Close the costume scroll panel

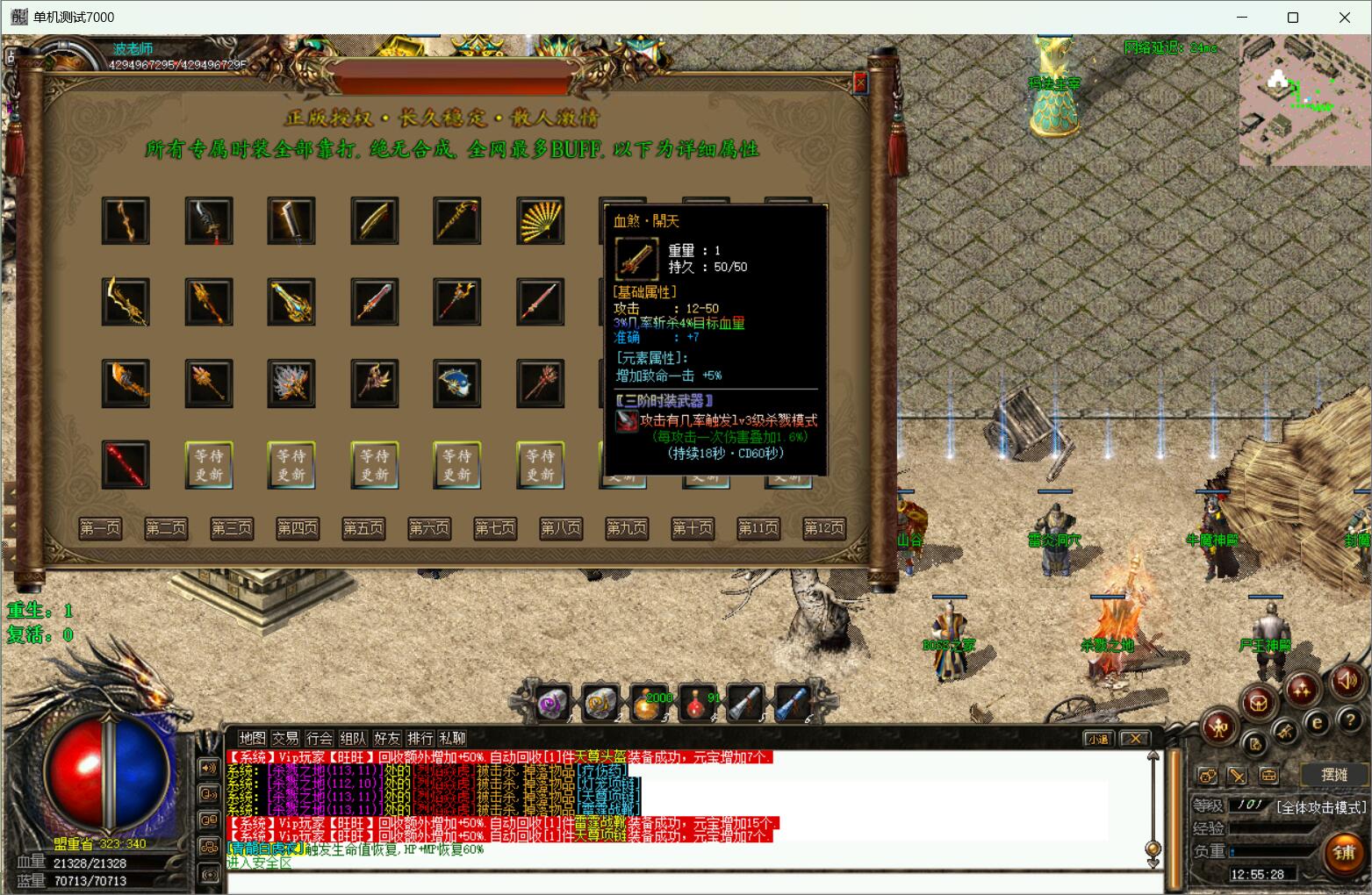860,82
